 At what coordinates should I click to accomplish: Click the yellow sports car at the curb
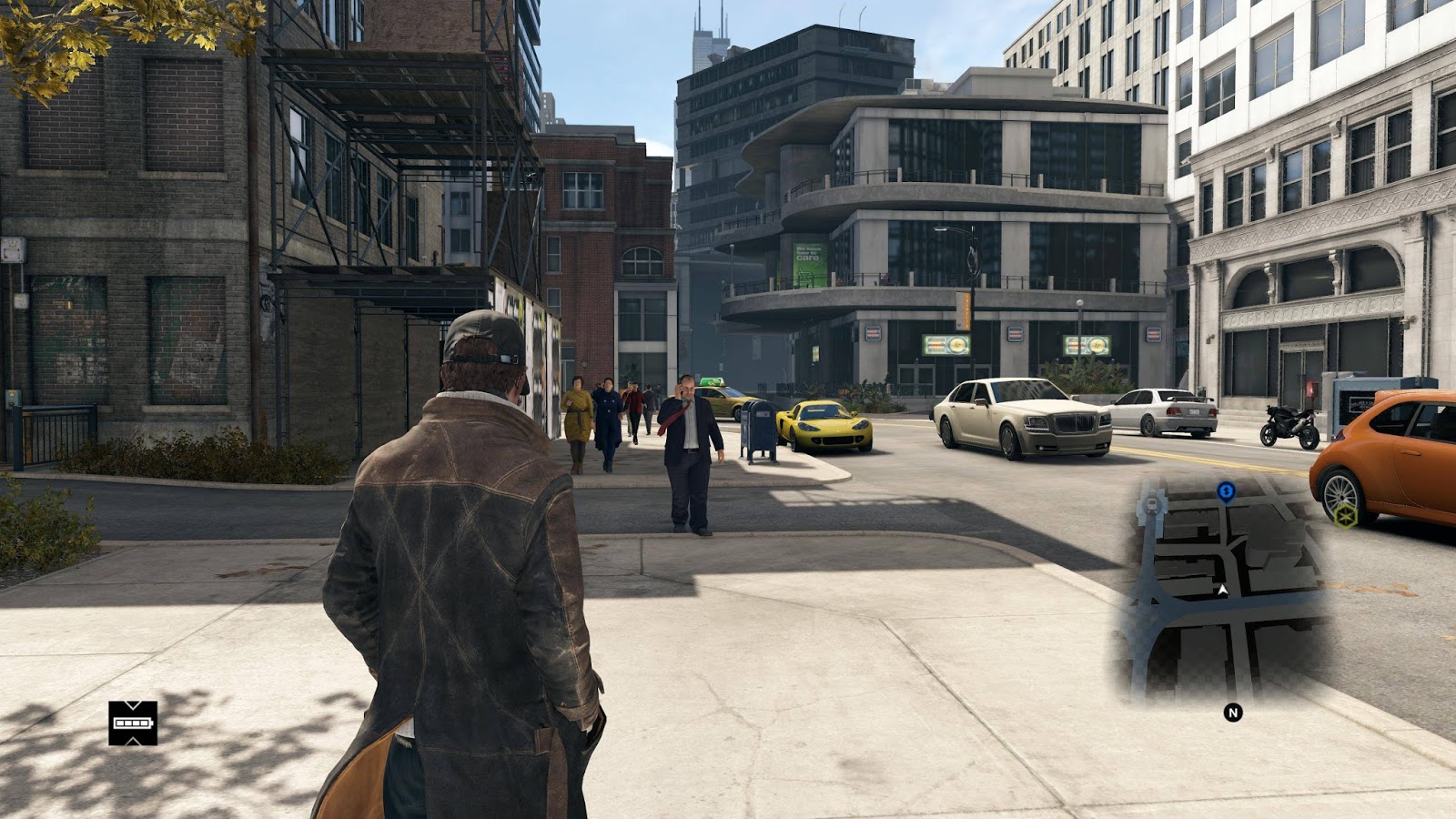click(824, 423)
